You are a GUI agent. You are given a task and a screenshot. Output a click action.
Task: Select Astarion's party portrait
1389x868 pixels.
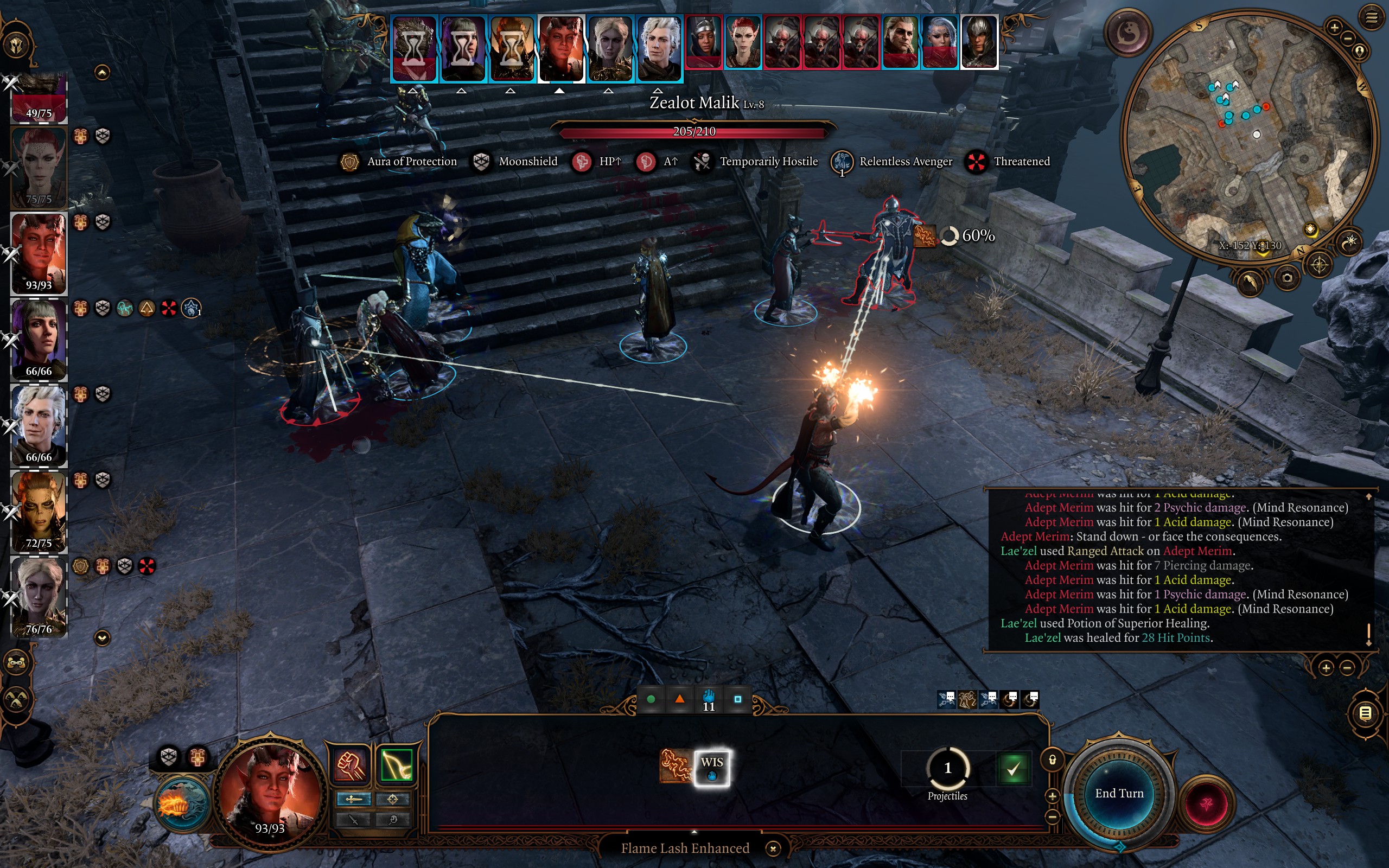point(39,425)
